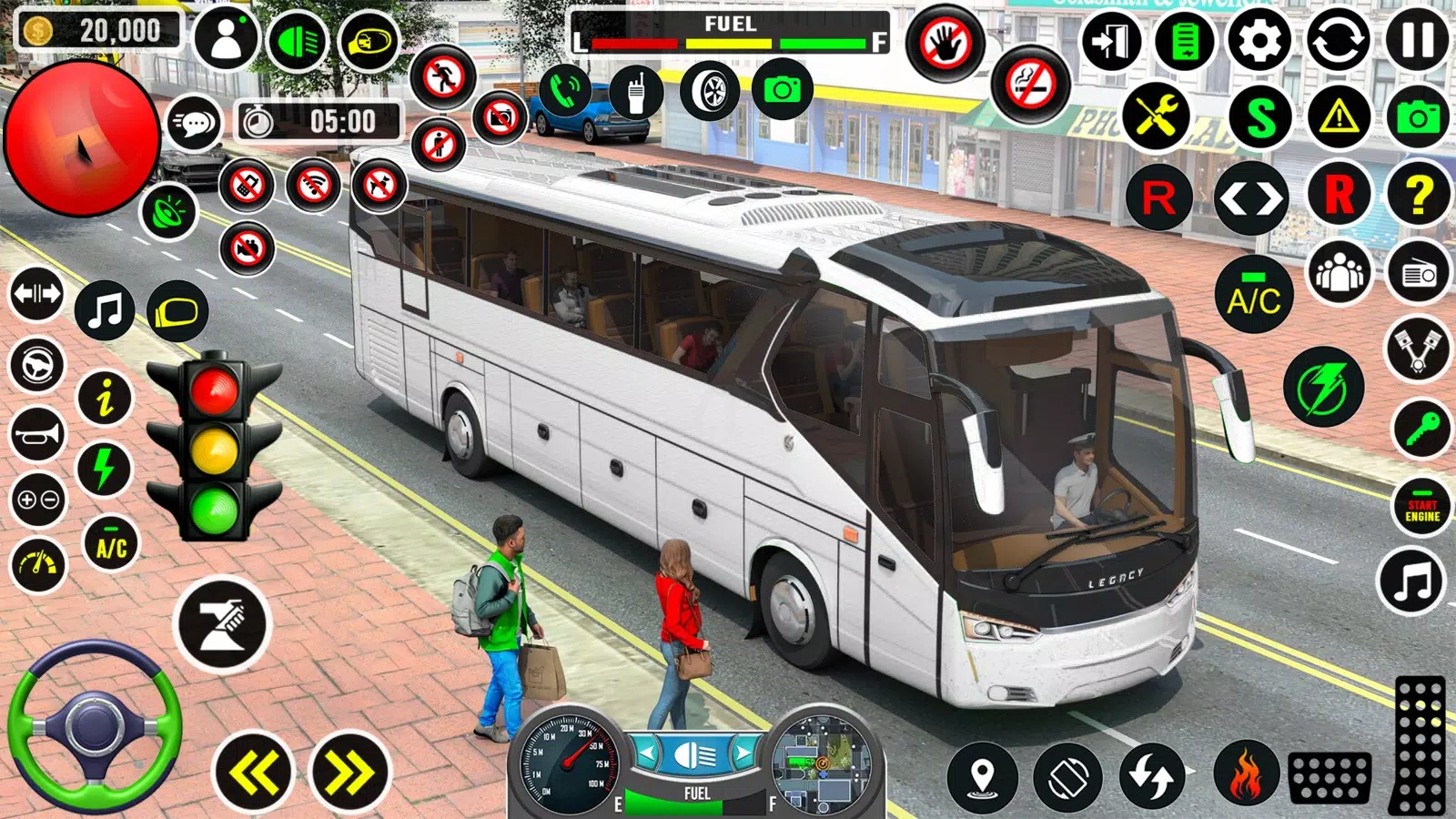Activate the flame boost icon
The height and width of the screenshot is (819, 1456).
[1246, 774]
